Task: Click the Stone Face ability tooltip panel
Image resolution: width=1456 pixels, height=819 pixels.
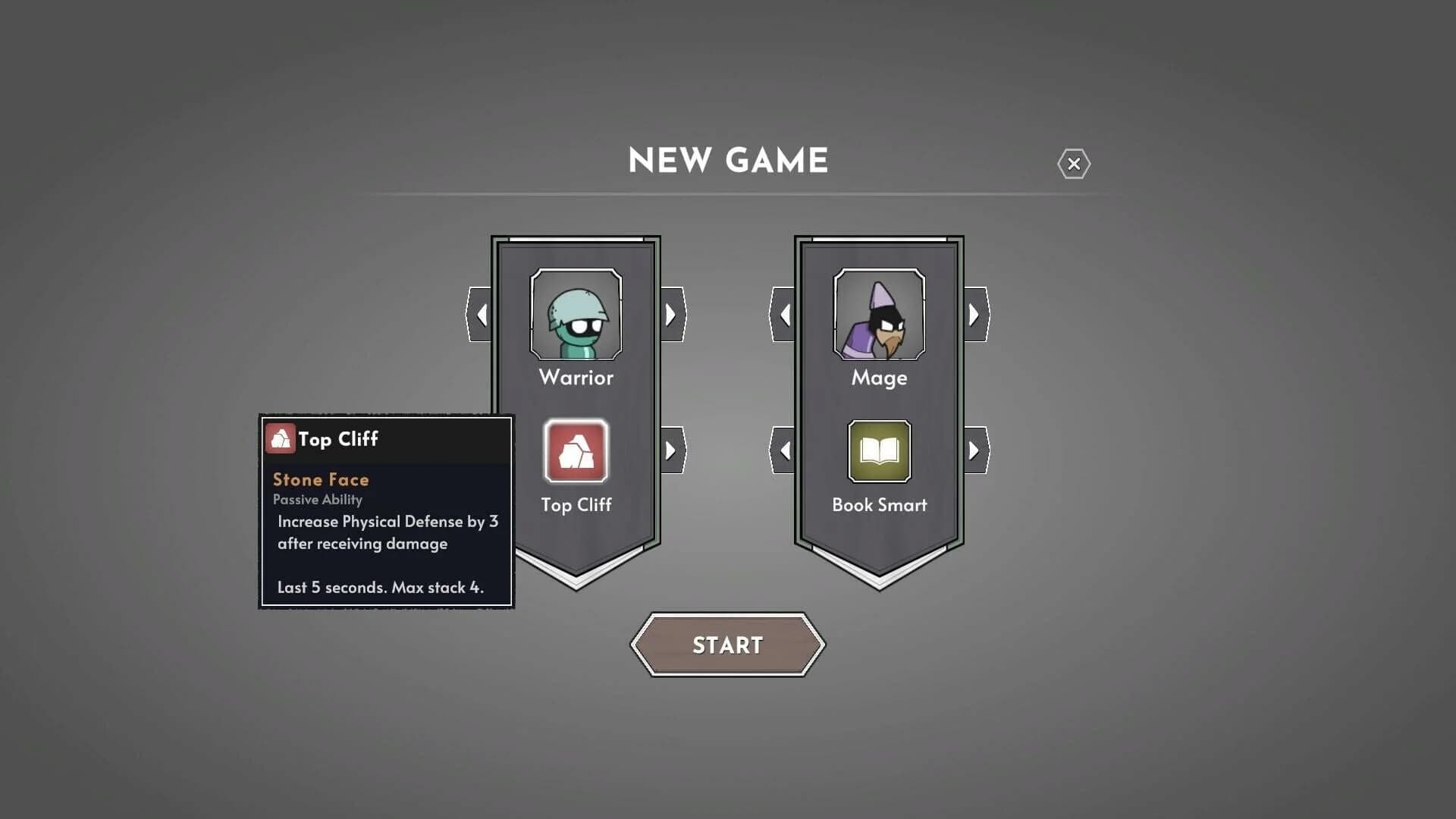Action: pos(387,523)
